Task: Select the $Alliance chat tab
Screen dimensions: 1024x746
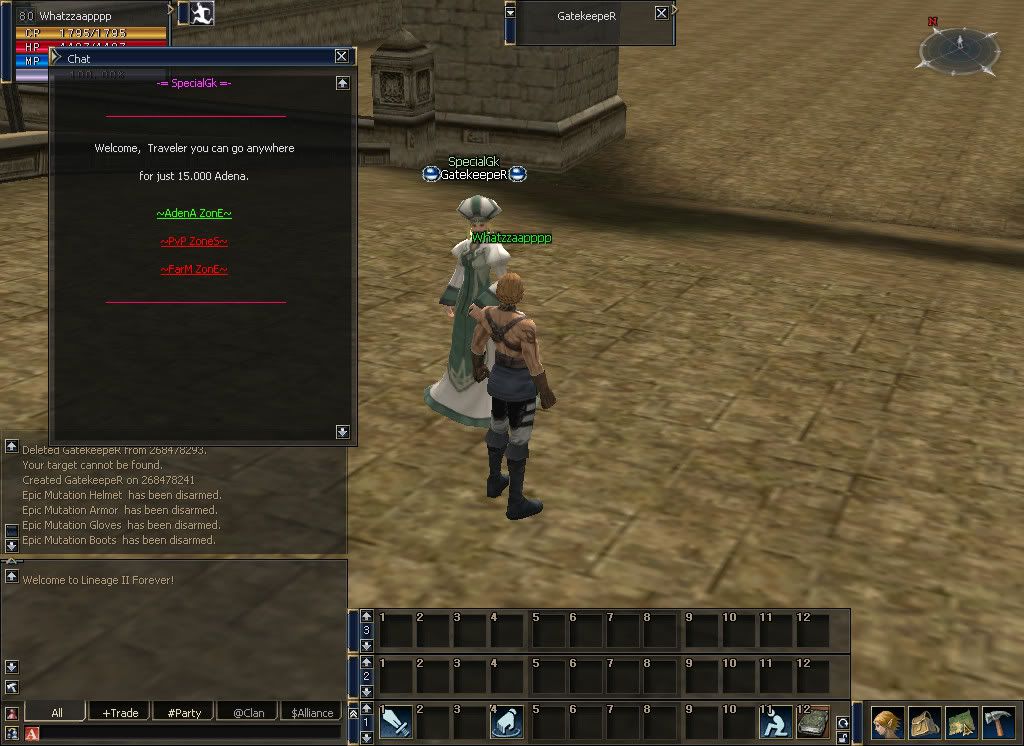Action: click(311, 712)
